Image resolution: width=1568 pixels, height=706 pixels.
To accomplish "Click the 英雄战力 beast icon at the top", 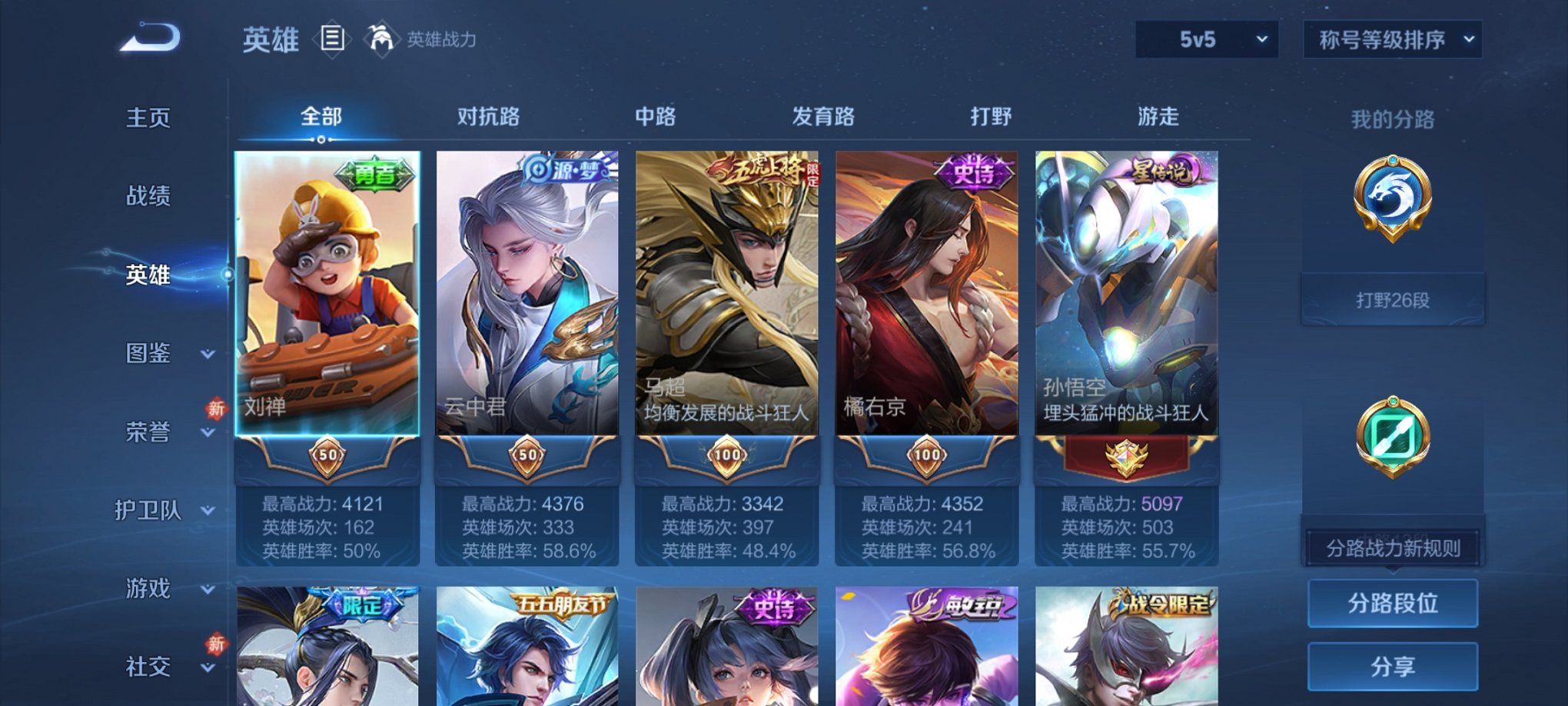I will (x=382, y=38).
